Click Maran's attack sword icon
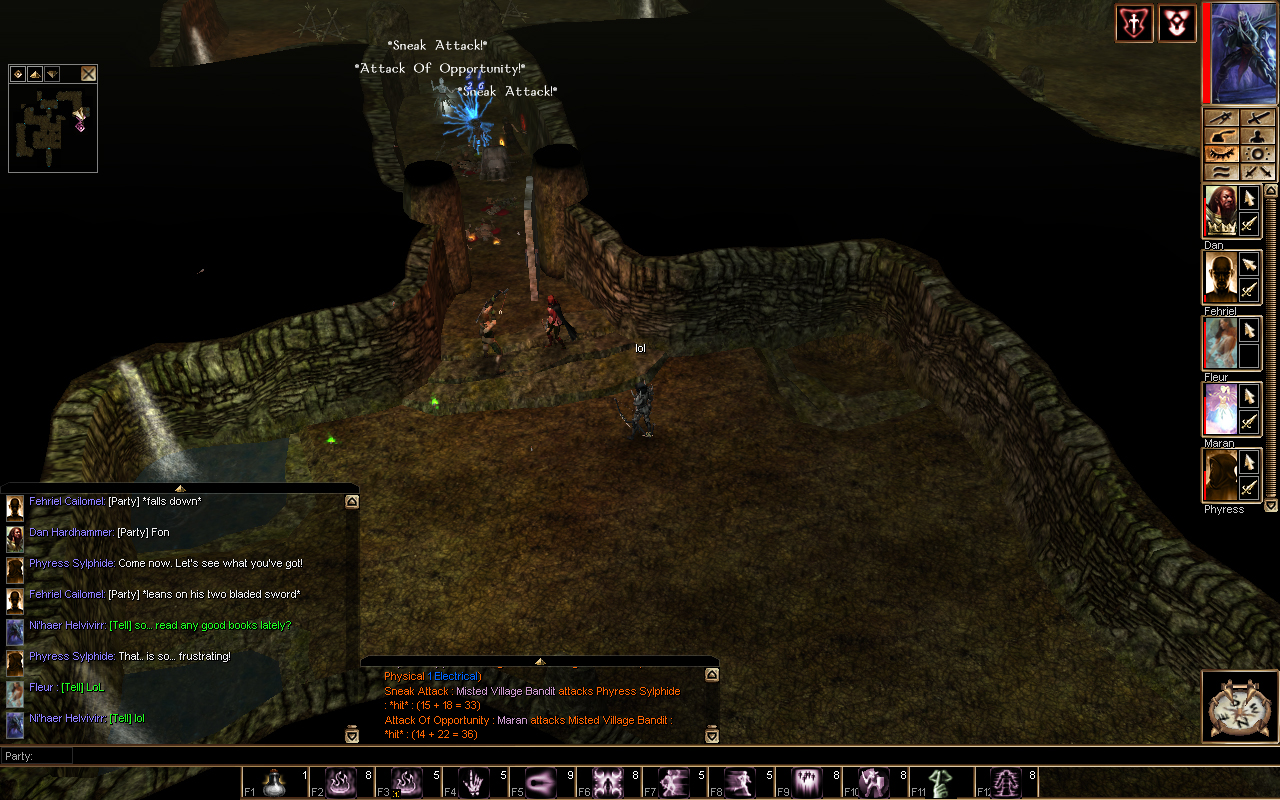1280x800 pixels. [x=1249, y=421]
